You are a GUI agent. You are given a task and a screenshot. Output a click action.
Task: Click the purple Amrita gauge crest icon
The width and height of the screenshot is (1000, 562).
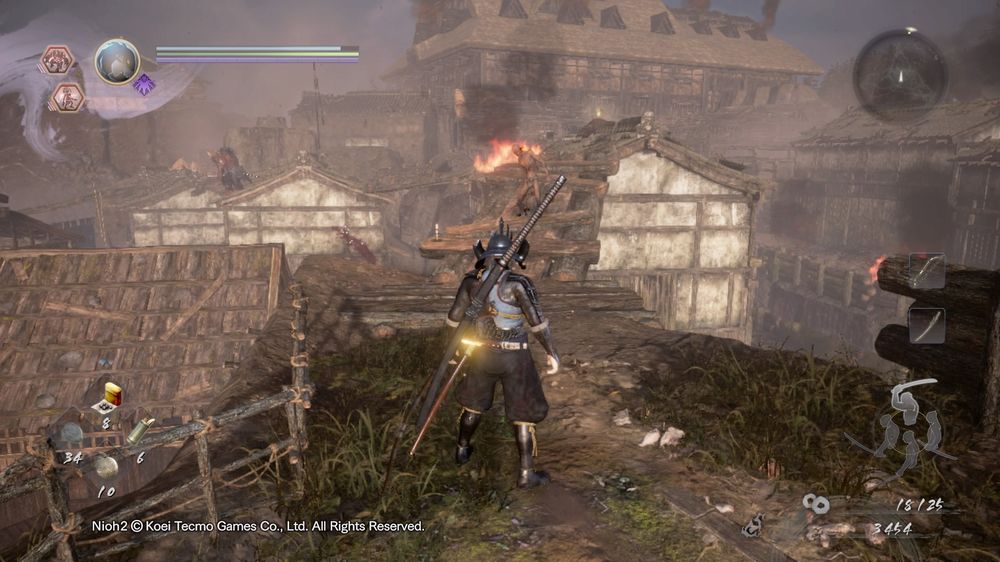coord(143,84)
